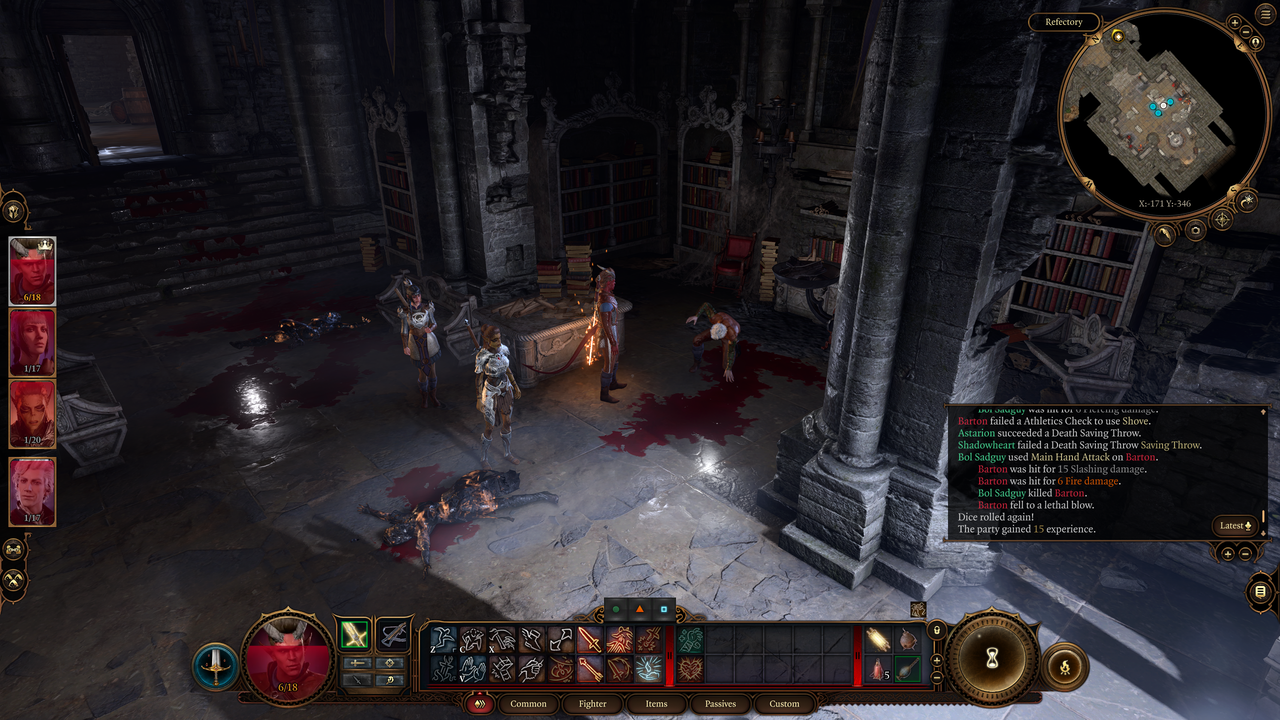Use the scroll item in the hotbar
Screen dimensions: 1280x720
(880, 639)
